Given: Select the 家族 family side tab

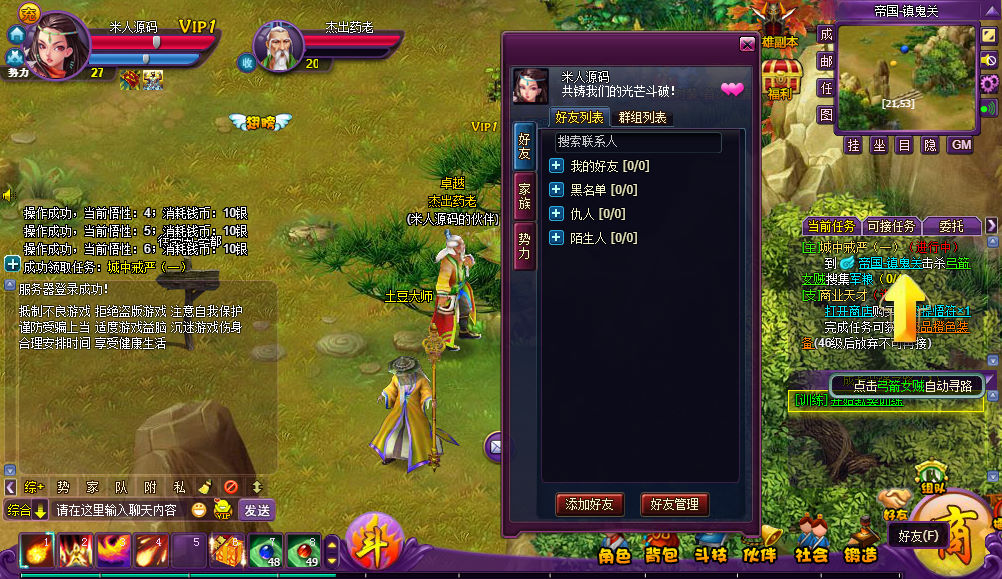Looking at the screenshot, I should (x=525, y=195).
